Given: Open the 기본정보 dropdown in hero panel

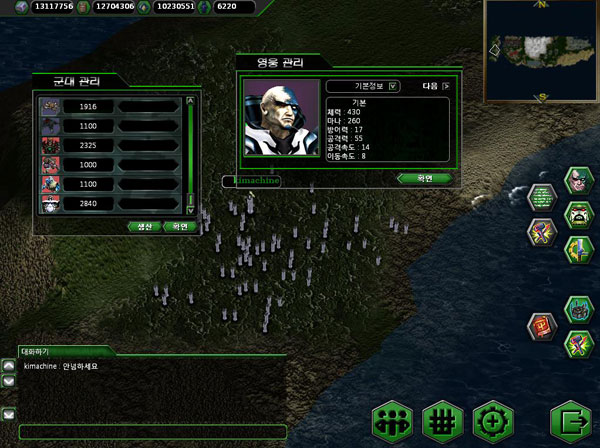Looking at the screenshot, I should click(x=363, y=86).
